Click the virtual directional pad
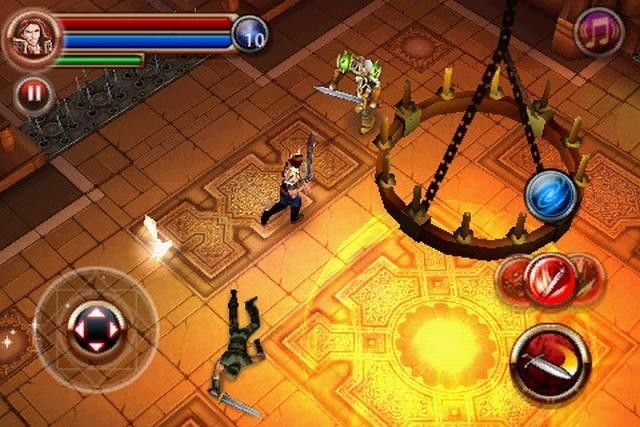Image resolution: width=640 pixels, height=427 pixels. (x=95, y=328)
